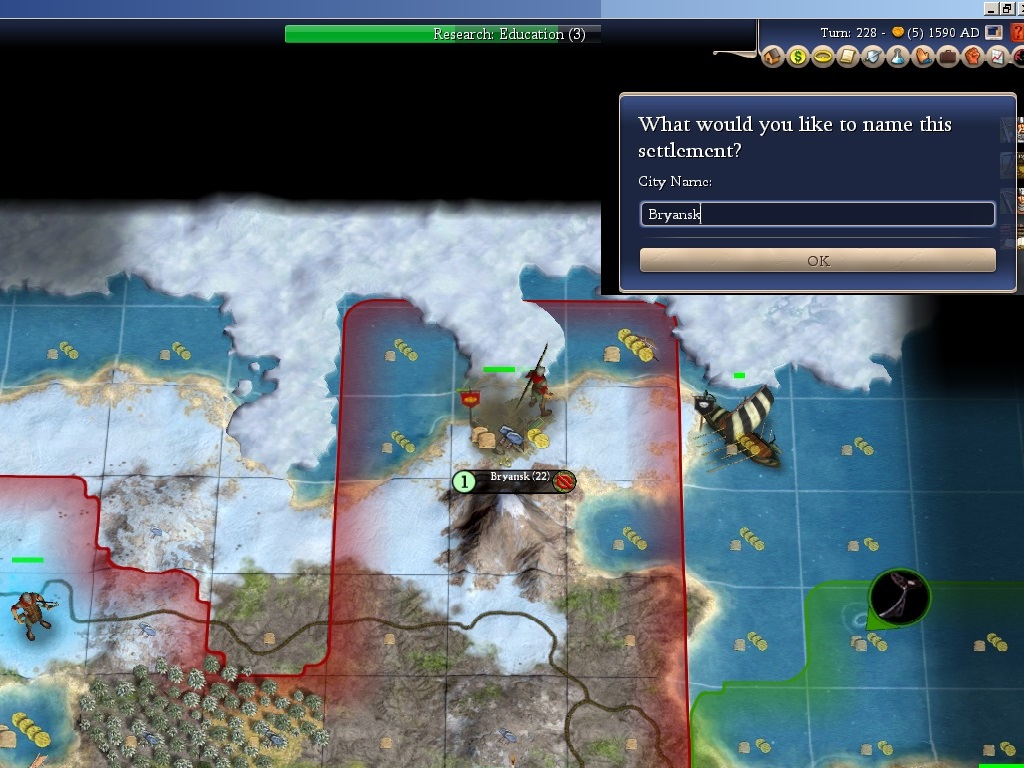Open the espionage advisor red fist icon
This screenshot has width=1024, height=768.
972,57
